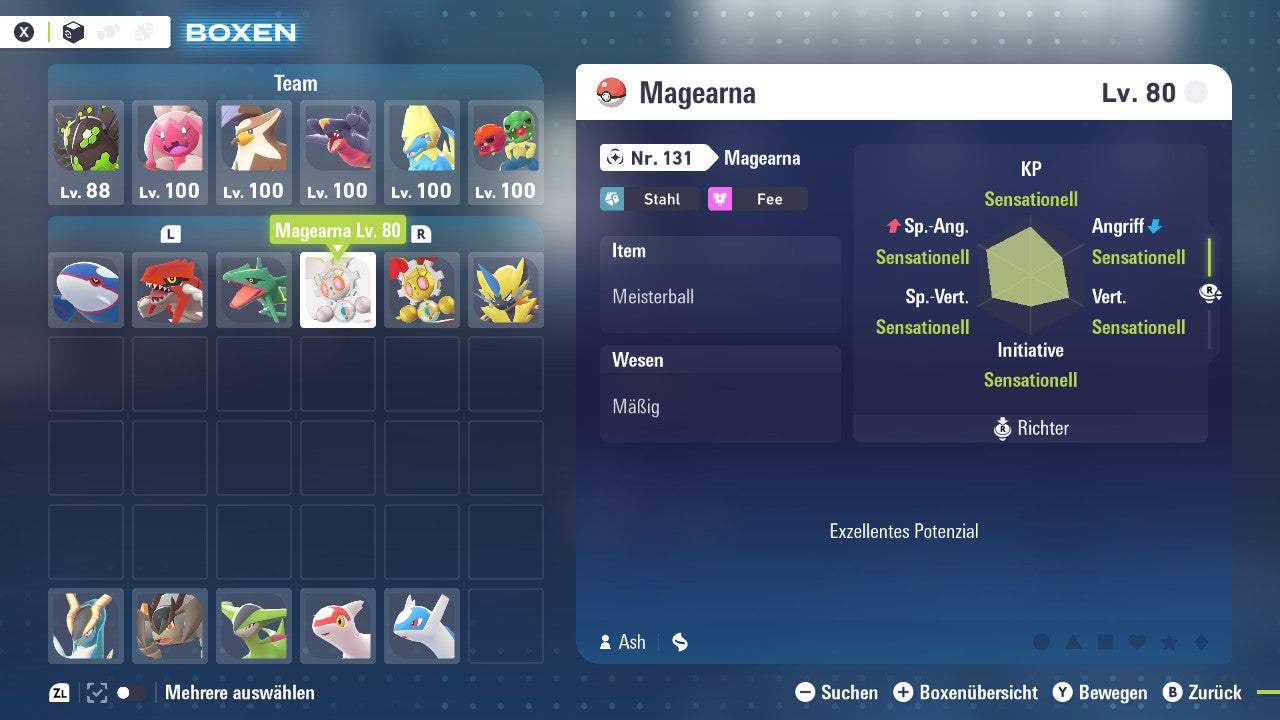
Task: Select Cobalion in the bottom box row
Action: (86, 626)
